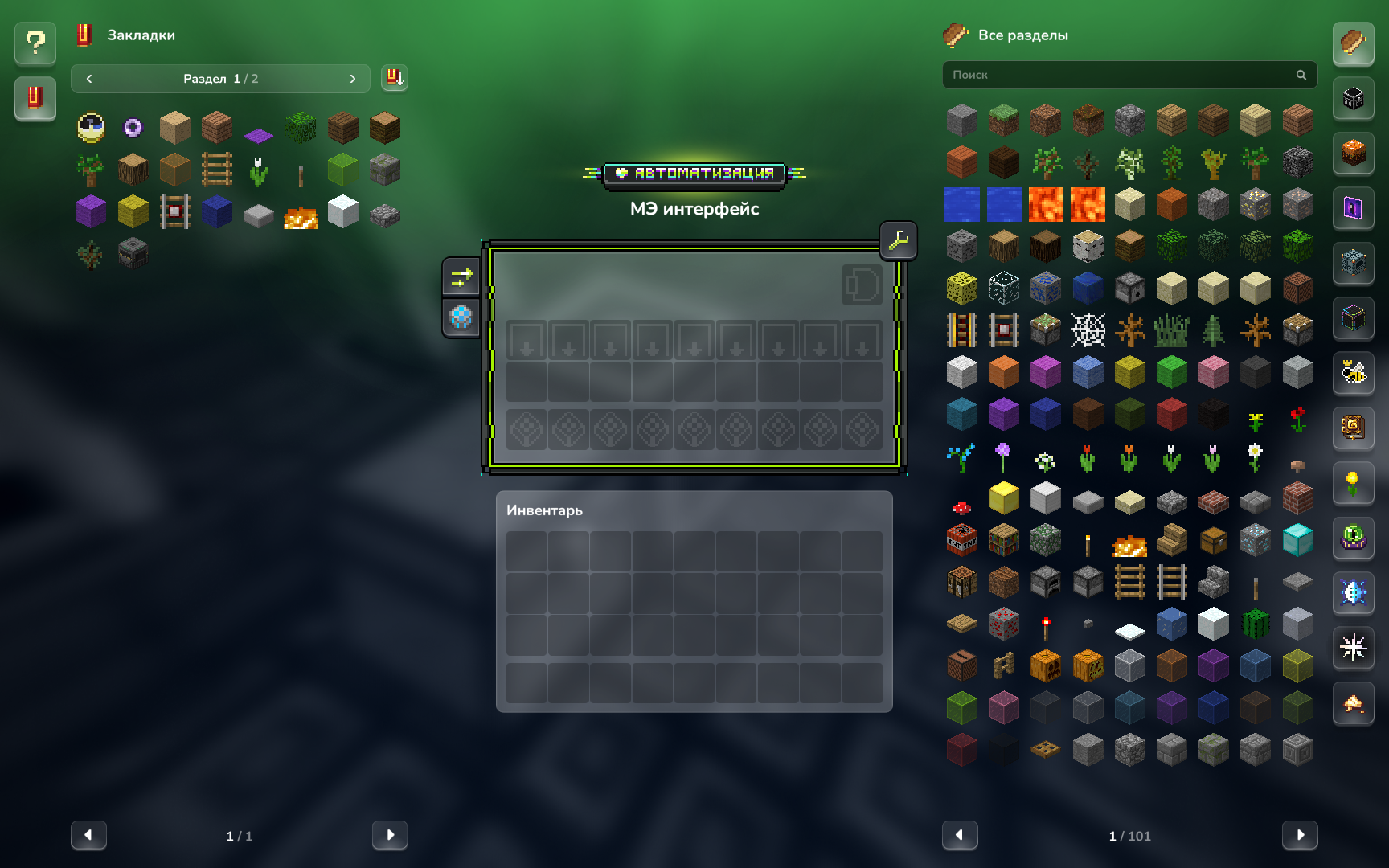Screen dimensions: 1389x868
Task: Select the TNT block in item list
Action: [962, 541]
